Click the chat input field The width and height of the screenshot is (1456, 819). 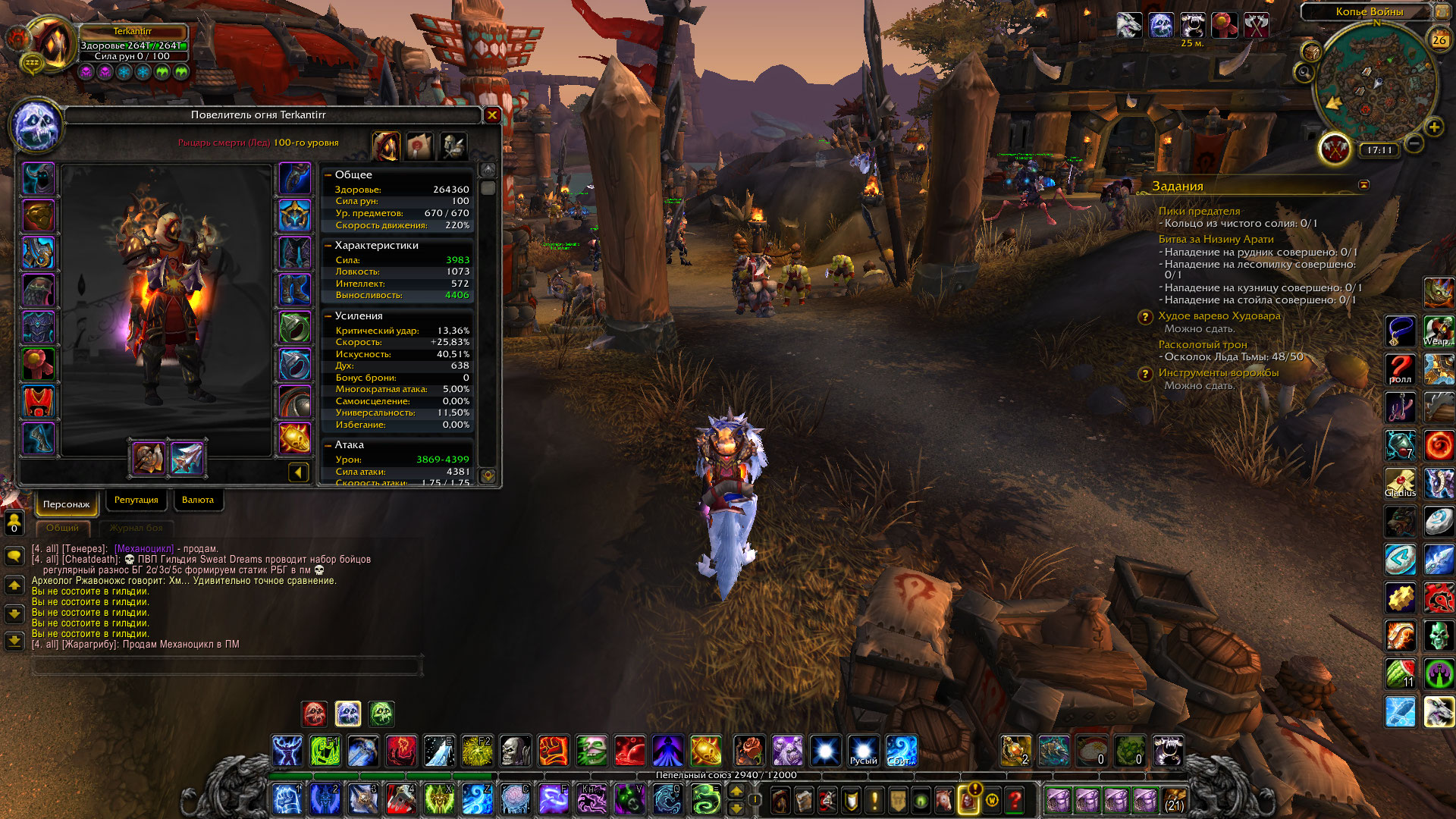(x=226, y=666)
